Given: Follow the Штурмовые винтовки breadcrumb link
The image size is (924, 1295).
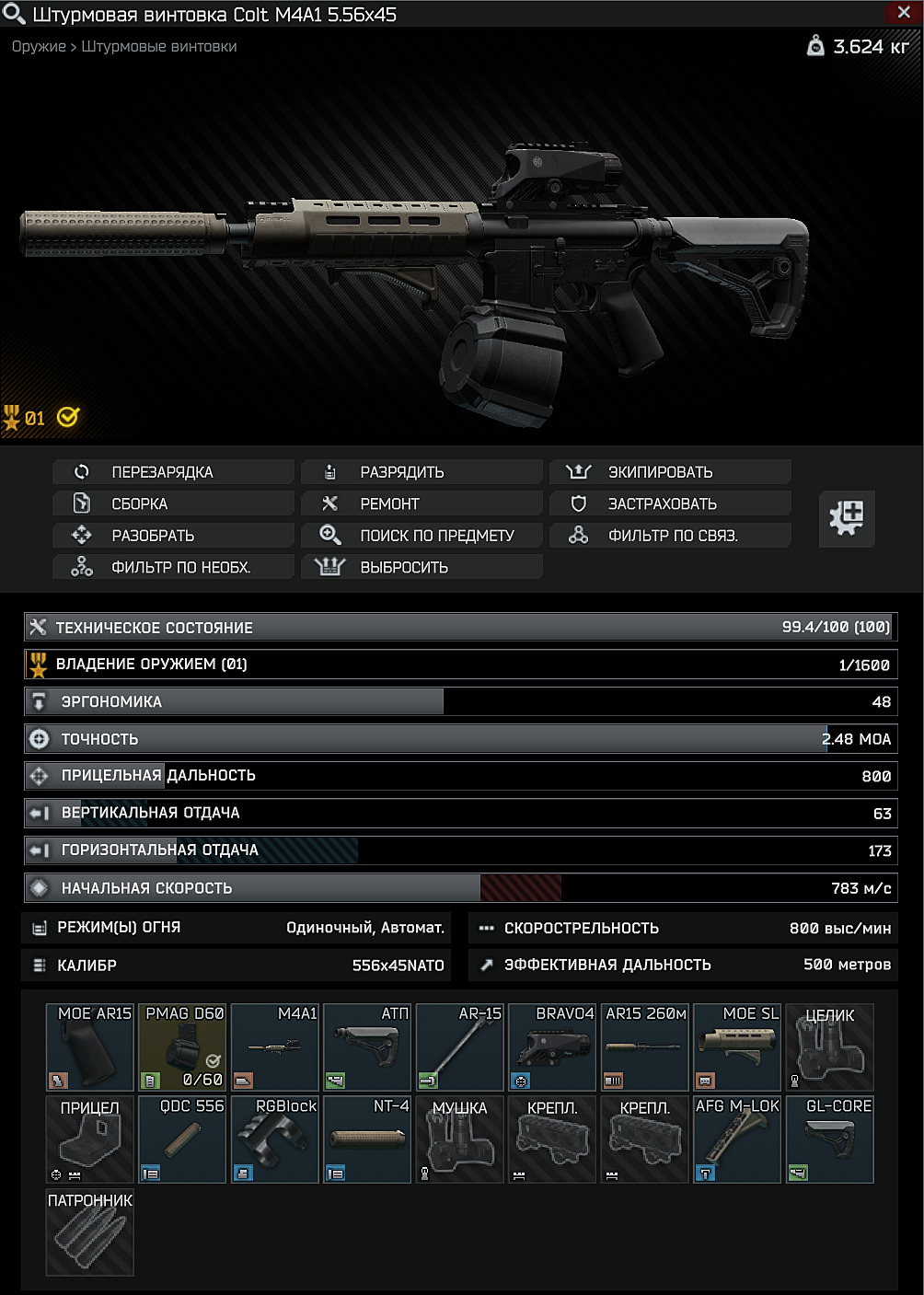Looking at the screenshot, I should click(159, 46).
